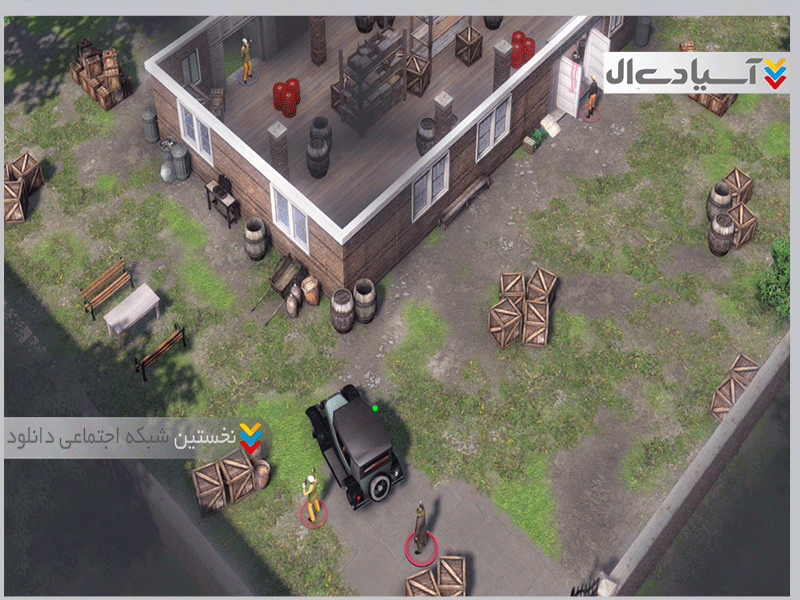Image resolution: width=800 pixels, height=600 pixels.
Task: Click the Persian download network banner
Action: coord(137,437)
